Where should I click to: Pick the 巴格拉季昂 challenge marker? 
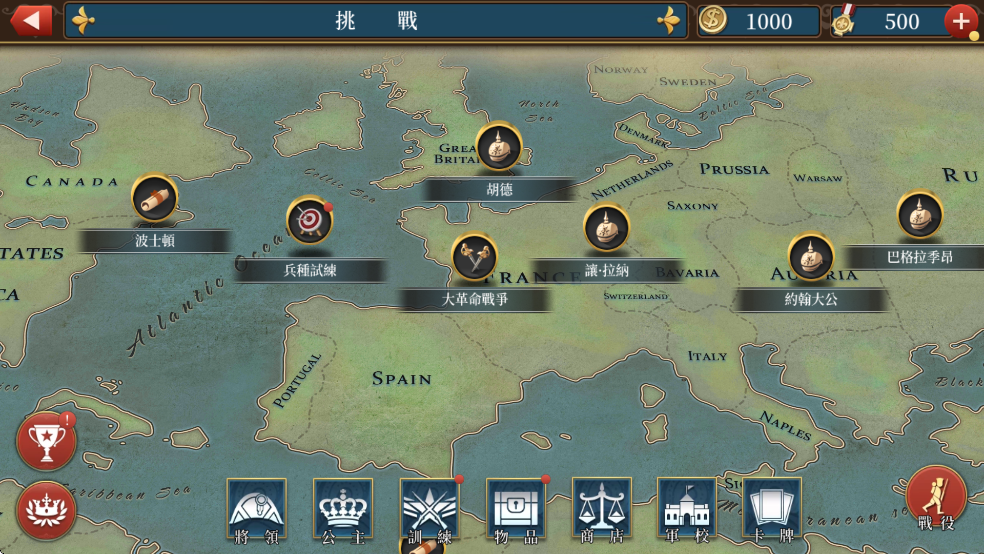click(919, 215)
